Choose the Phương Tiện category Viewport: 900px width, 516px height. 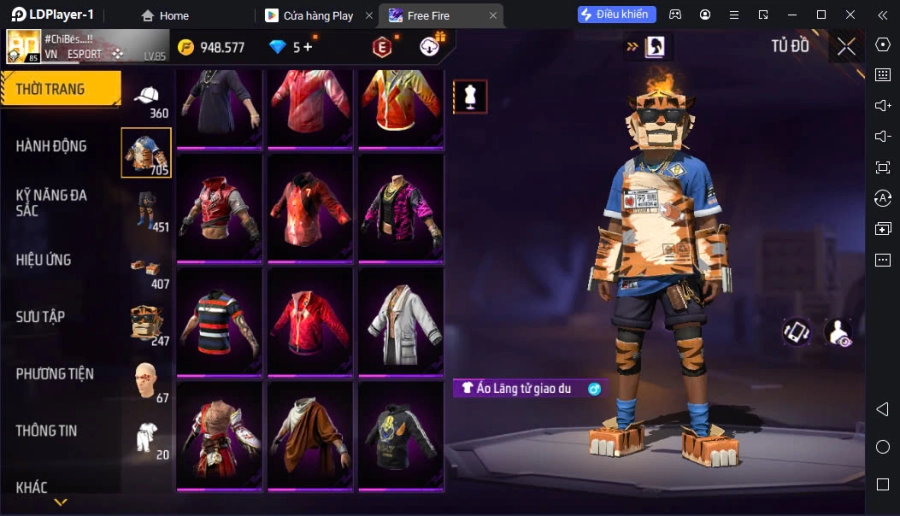coord(55,374)
